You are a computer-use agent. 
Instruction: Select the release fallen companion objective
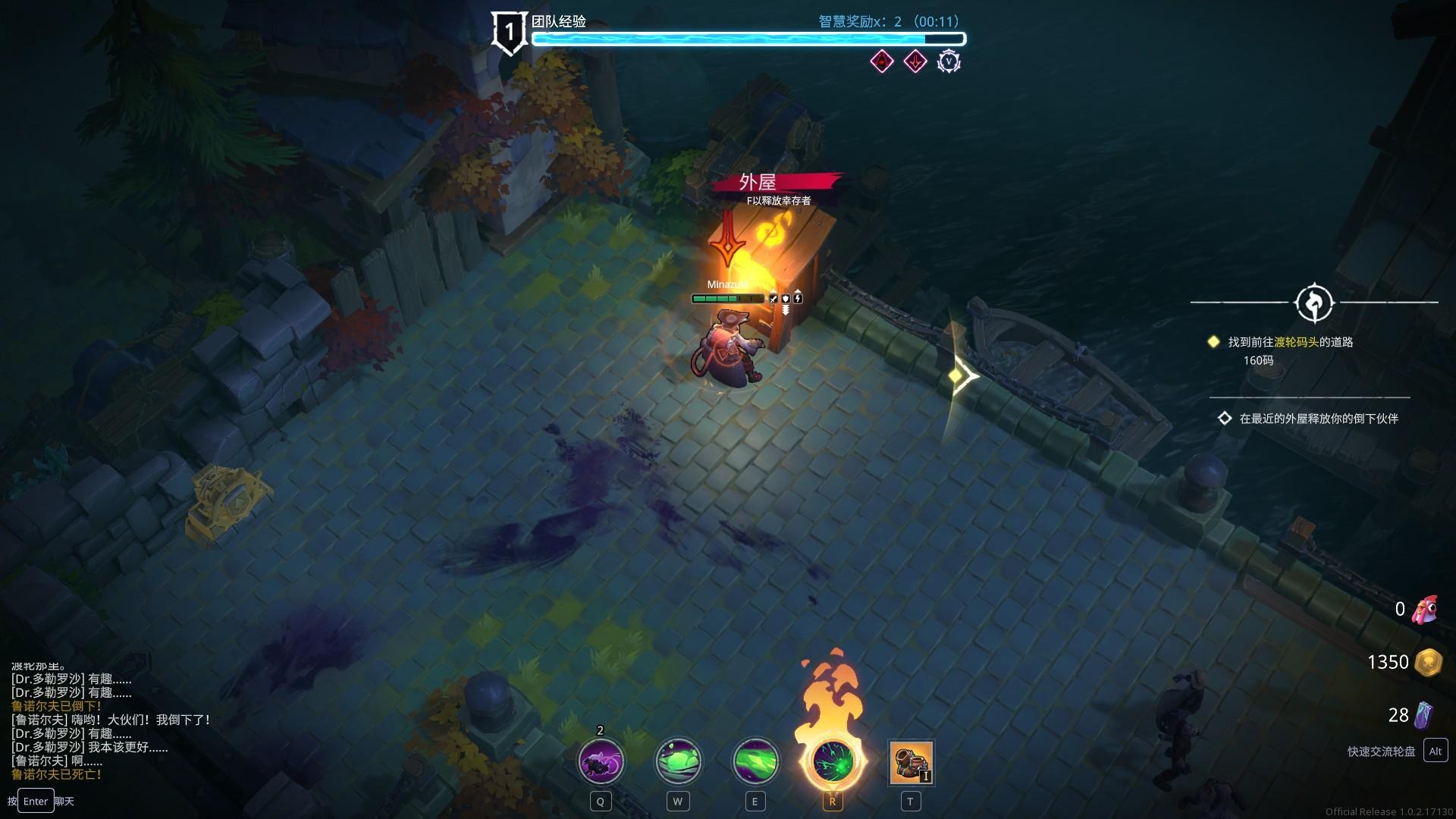pos(1318,419)
